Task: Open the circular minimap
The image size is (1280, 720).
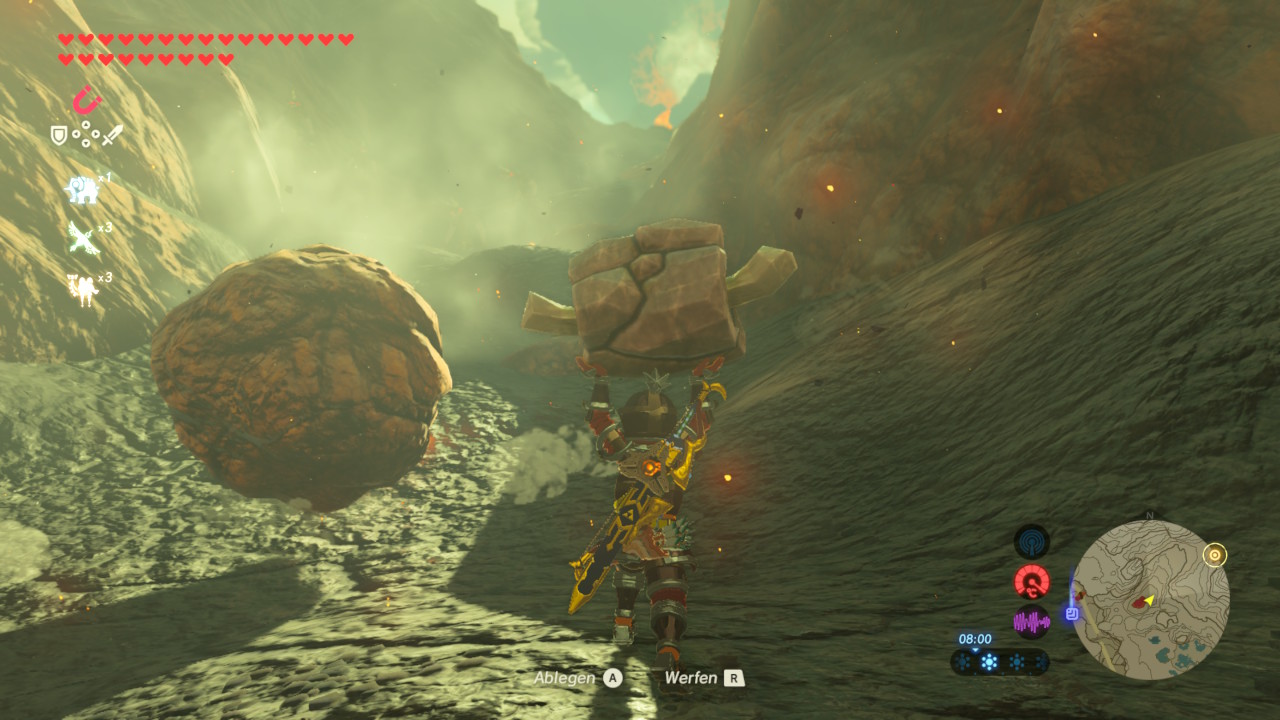Action: coord(1150,600)
